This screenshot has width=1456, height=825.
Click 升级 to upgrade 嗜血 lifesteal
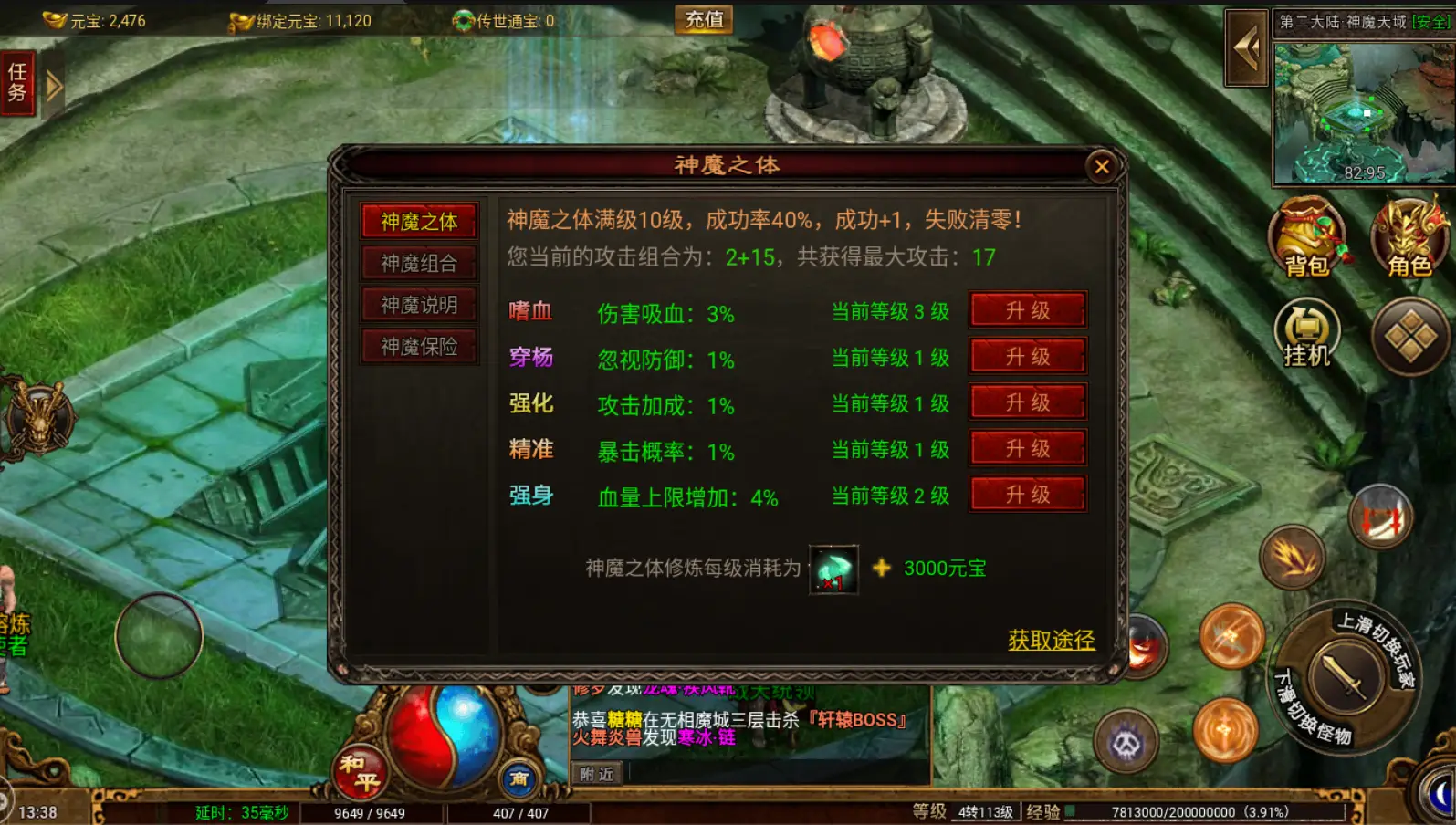point(1028,310)
